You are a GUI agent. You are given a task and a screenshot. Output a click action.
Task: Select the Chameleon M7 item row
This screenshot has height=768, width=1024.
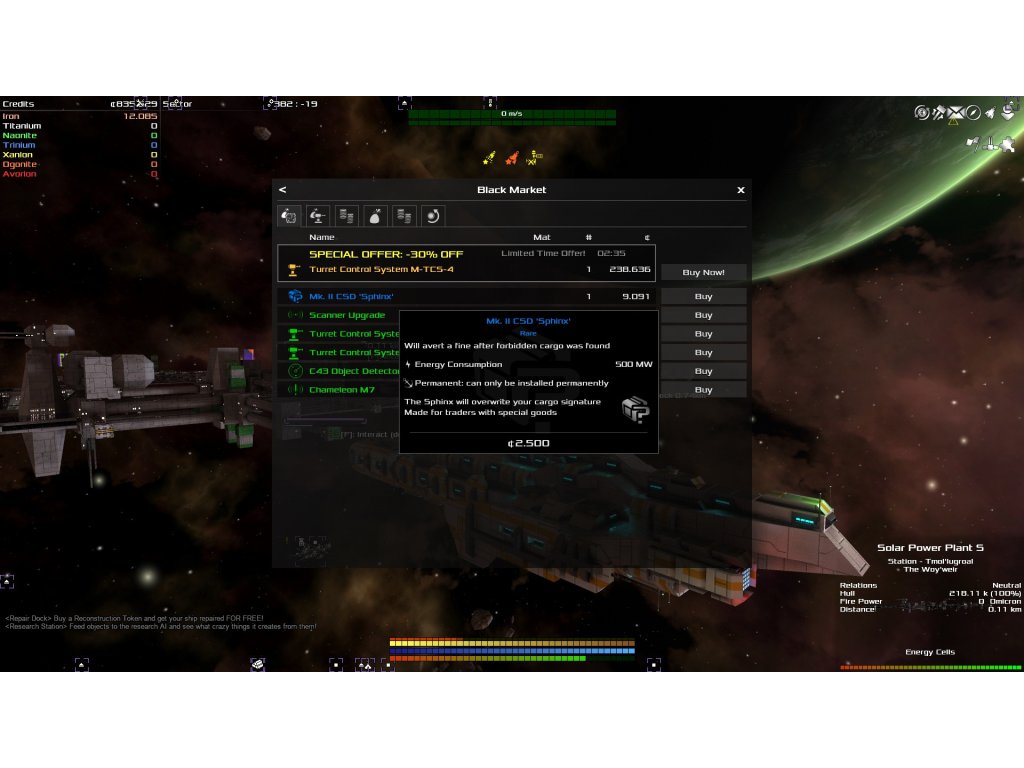click(341, 390)
